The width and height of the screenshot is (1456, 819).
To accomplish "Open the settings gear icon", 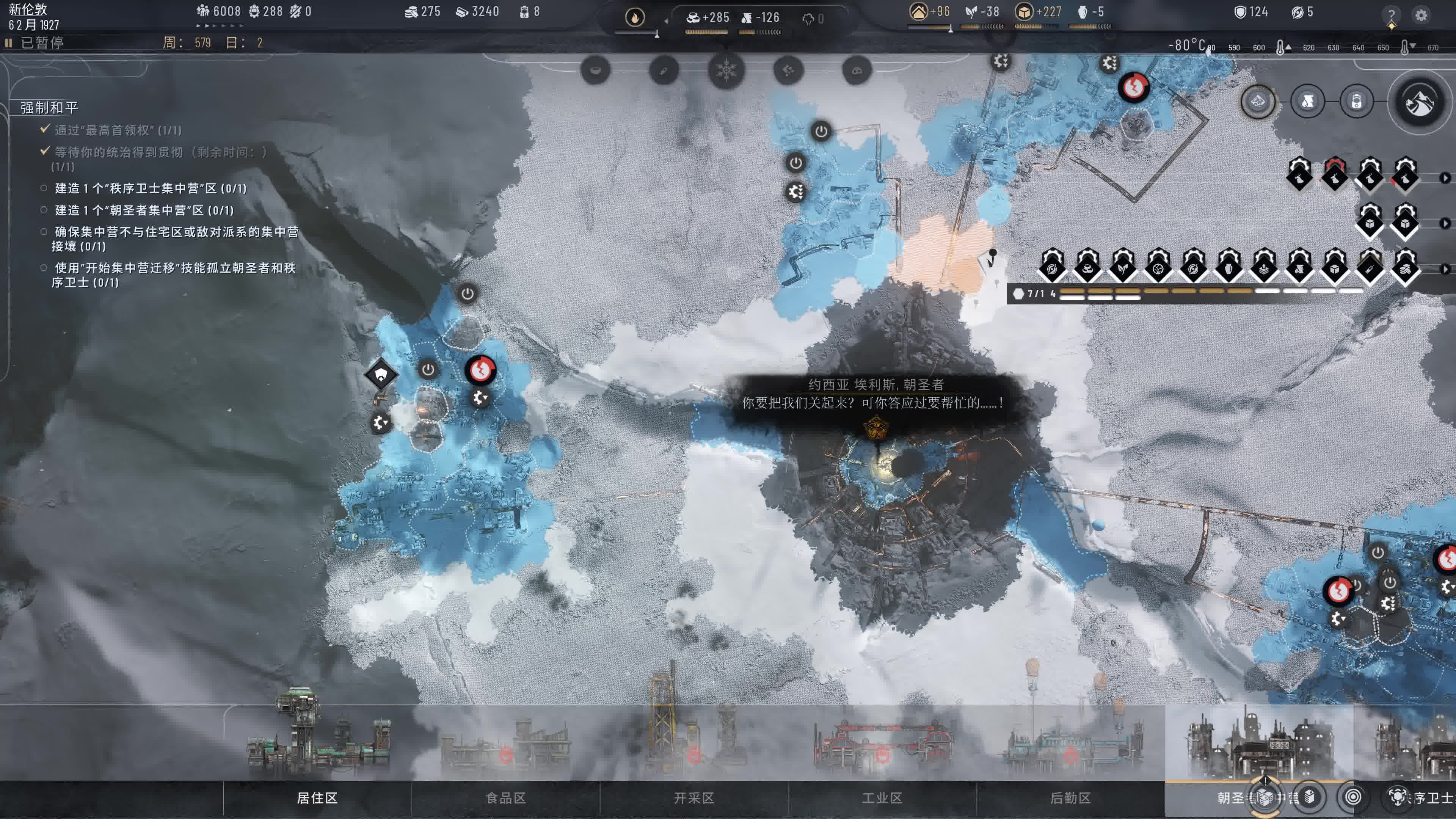I will tap(1421, 15).
